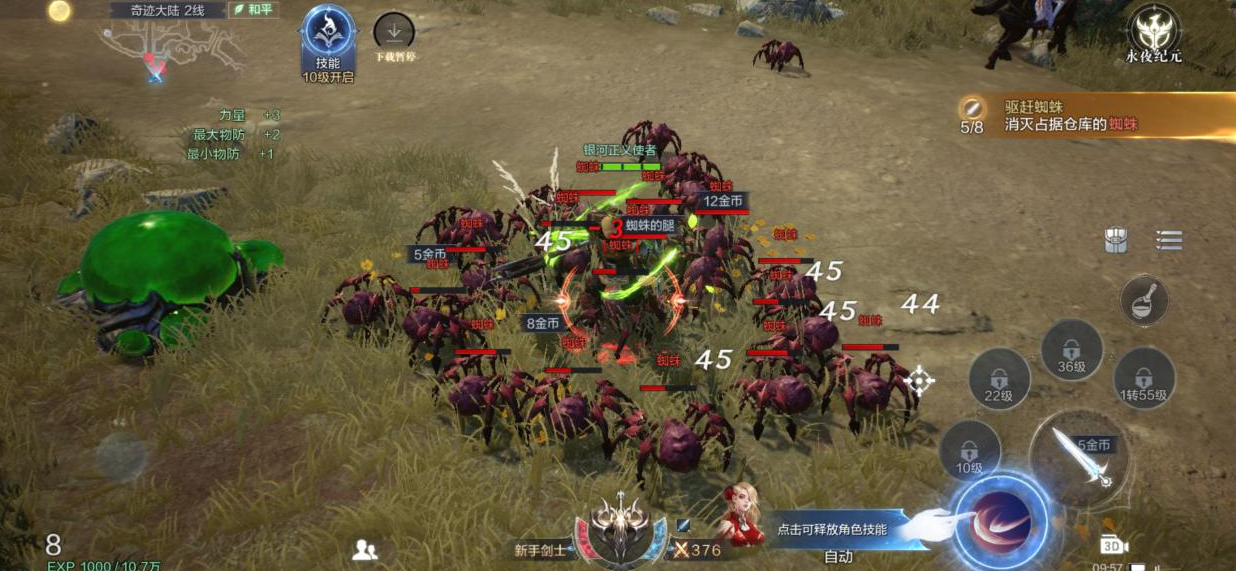Screen dimensions: 1236x571
Task: Tap the blonde guide character portrait
Action: tap(741, 516)
